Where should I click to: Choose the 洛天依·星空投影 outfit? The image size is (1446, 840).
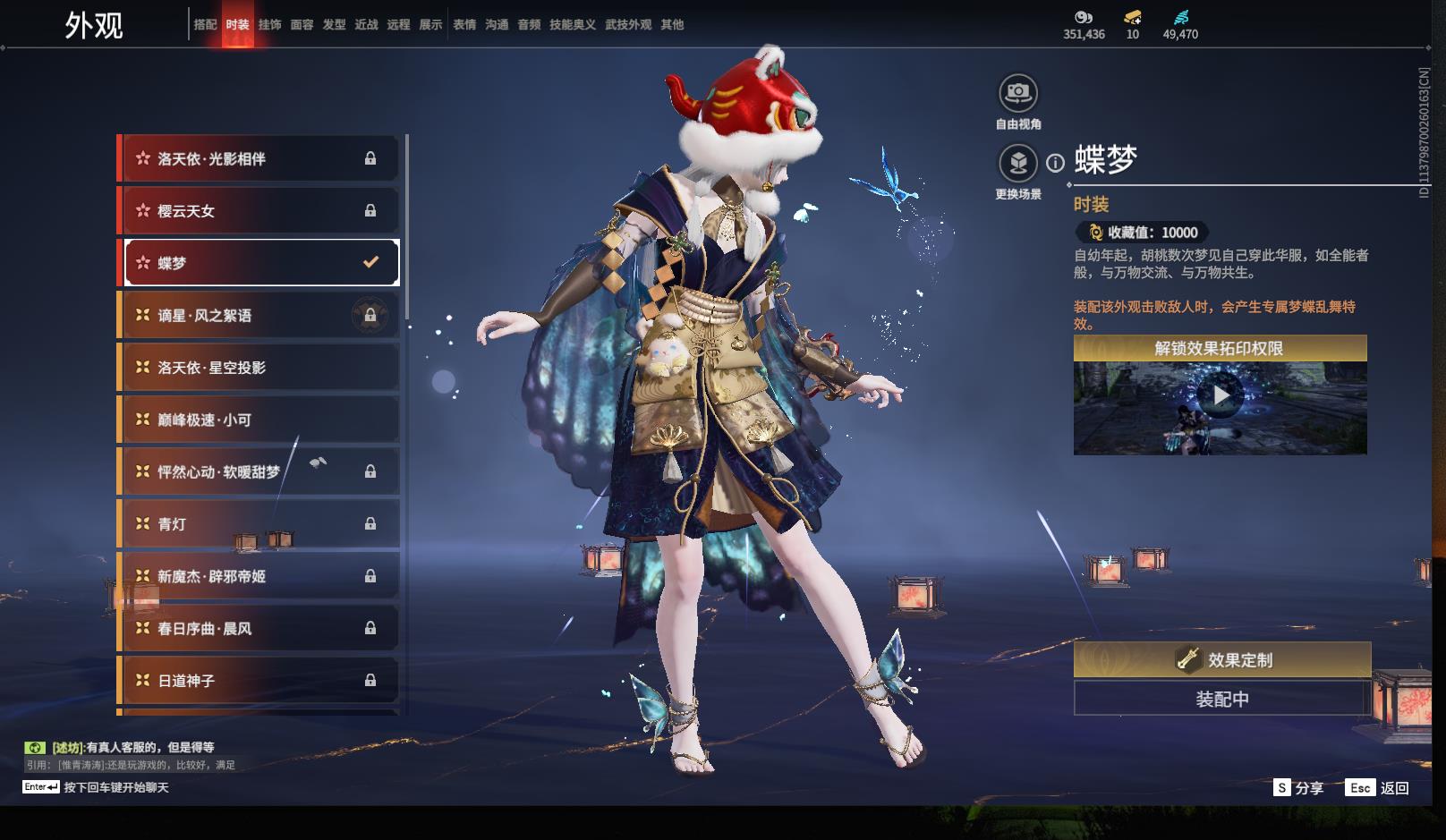click(259, 368)
